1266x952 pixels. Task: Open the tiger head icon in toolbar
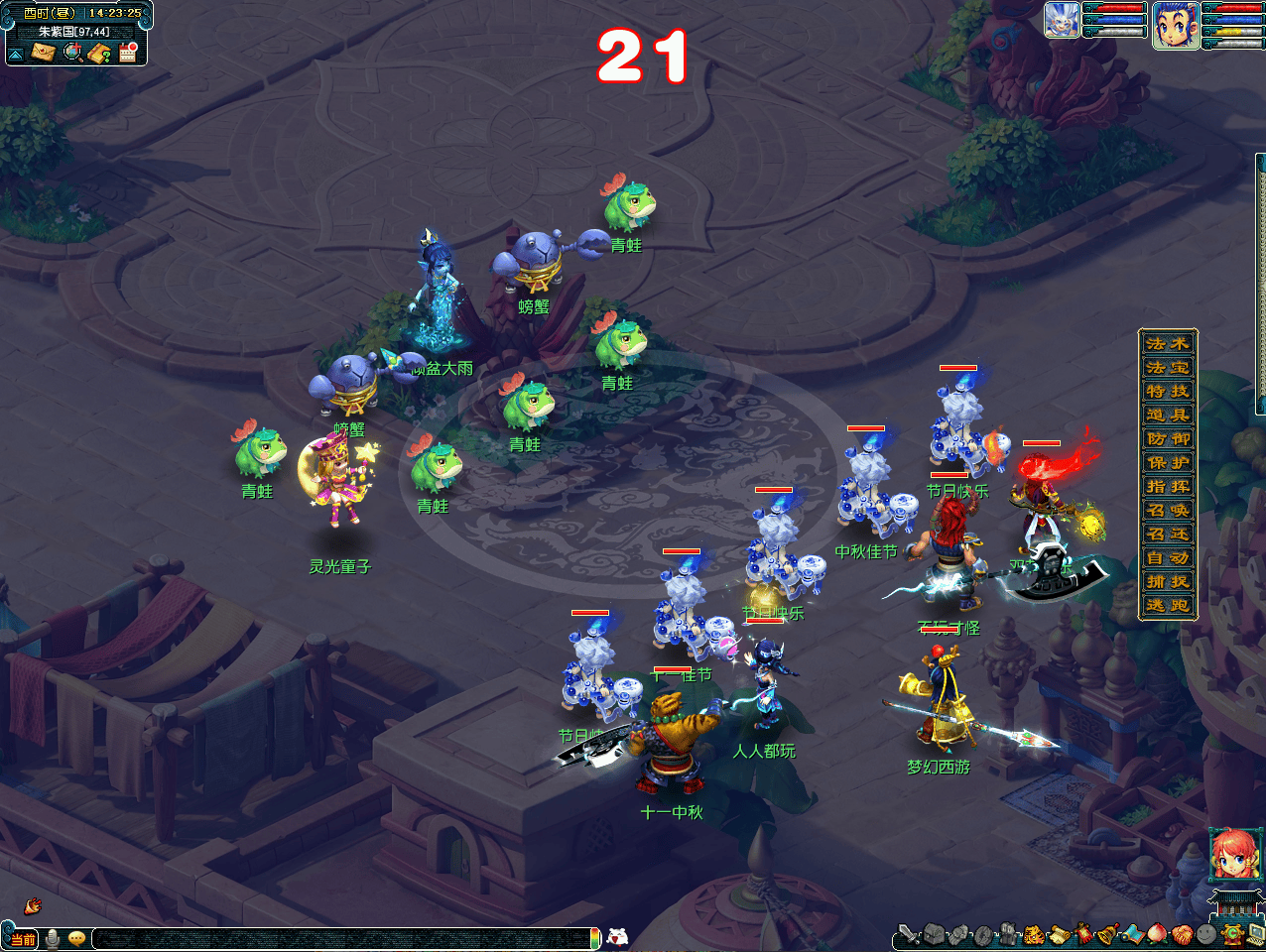(x=1033, y=934)
